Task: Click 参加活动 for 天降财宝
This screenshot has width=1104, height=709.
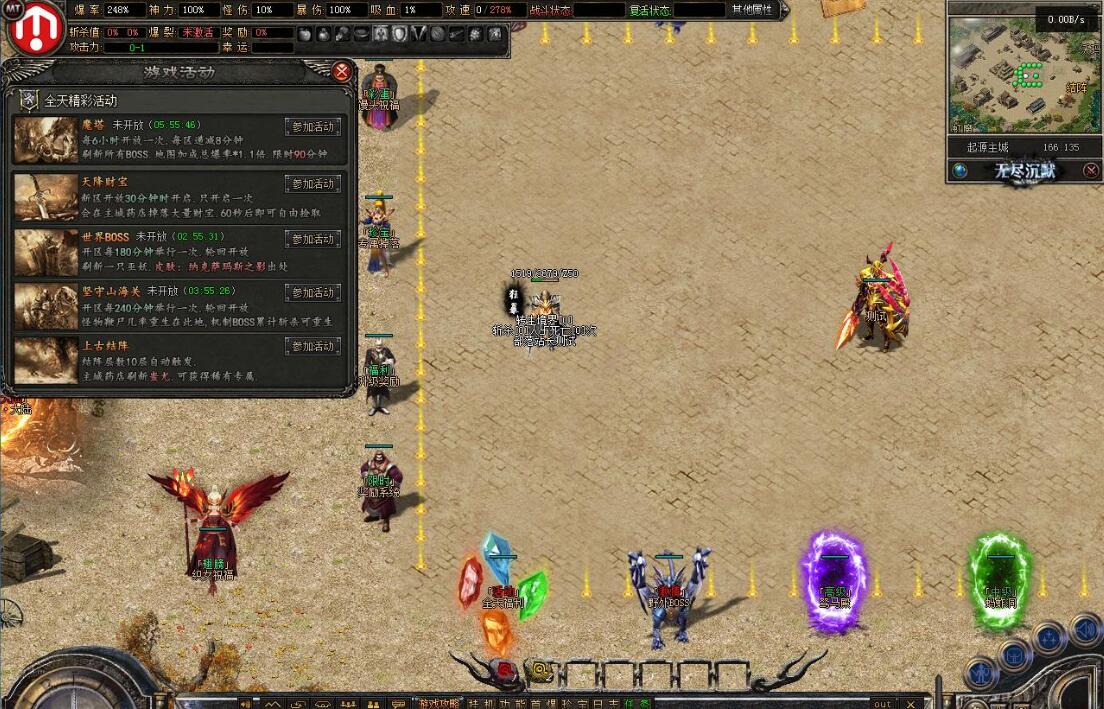Action: (x=313, y=184)
